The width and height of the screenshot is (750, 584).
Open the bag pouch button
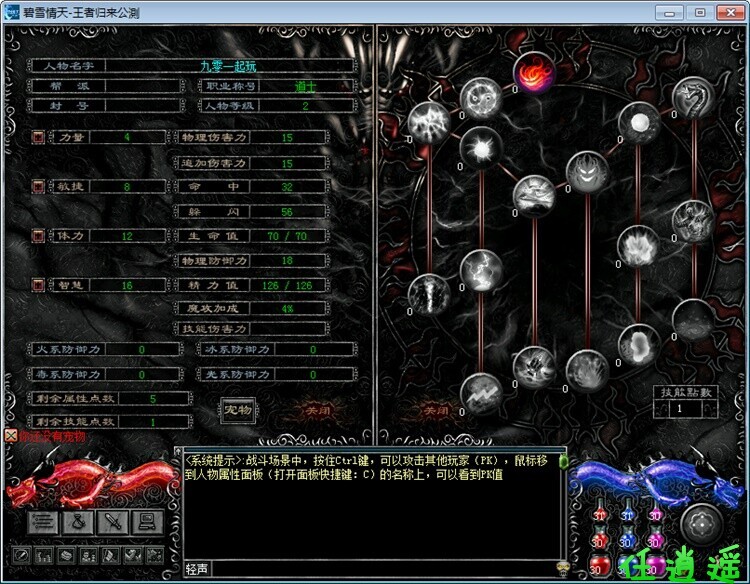tap(80, 521)
